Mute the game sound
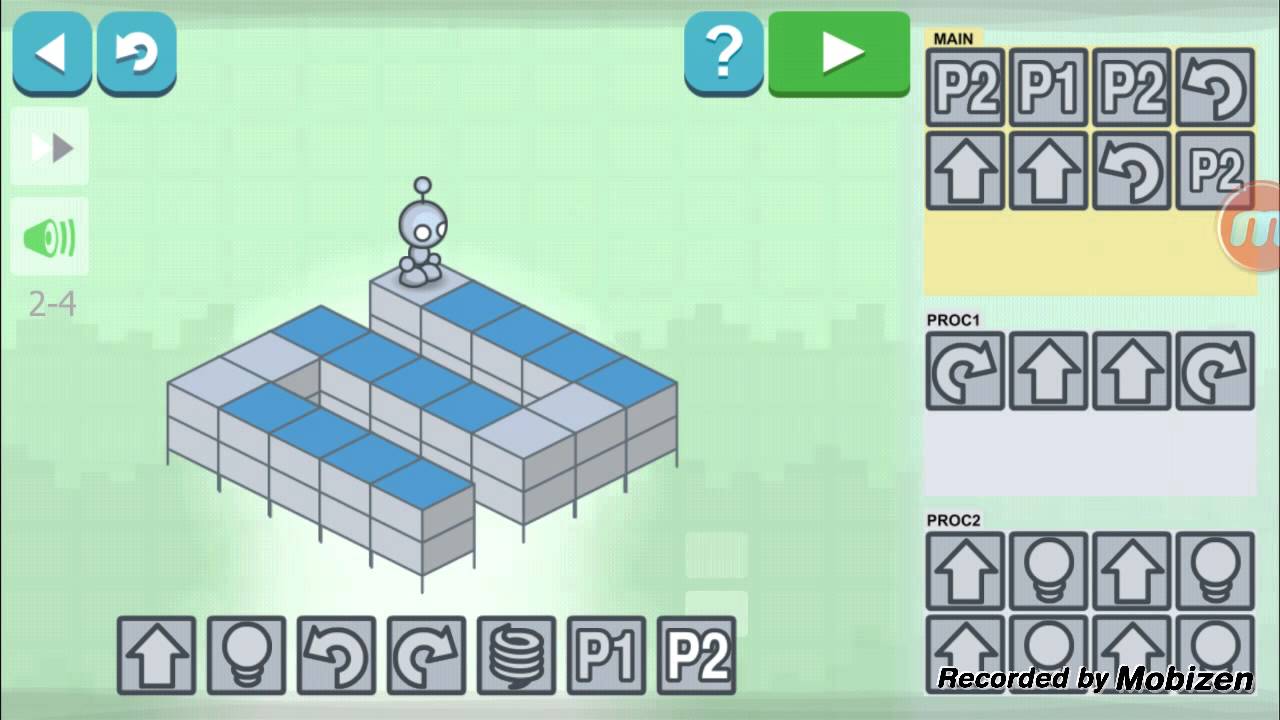Image resolution: width=1280 pixels, height=720 pixels. pyautogui.click(x=50, y=237)
